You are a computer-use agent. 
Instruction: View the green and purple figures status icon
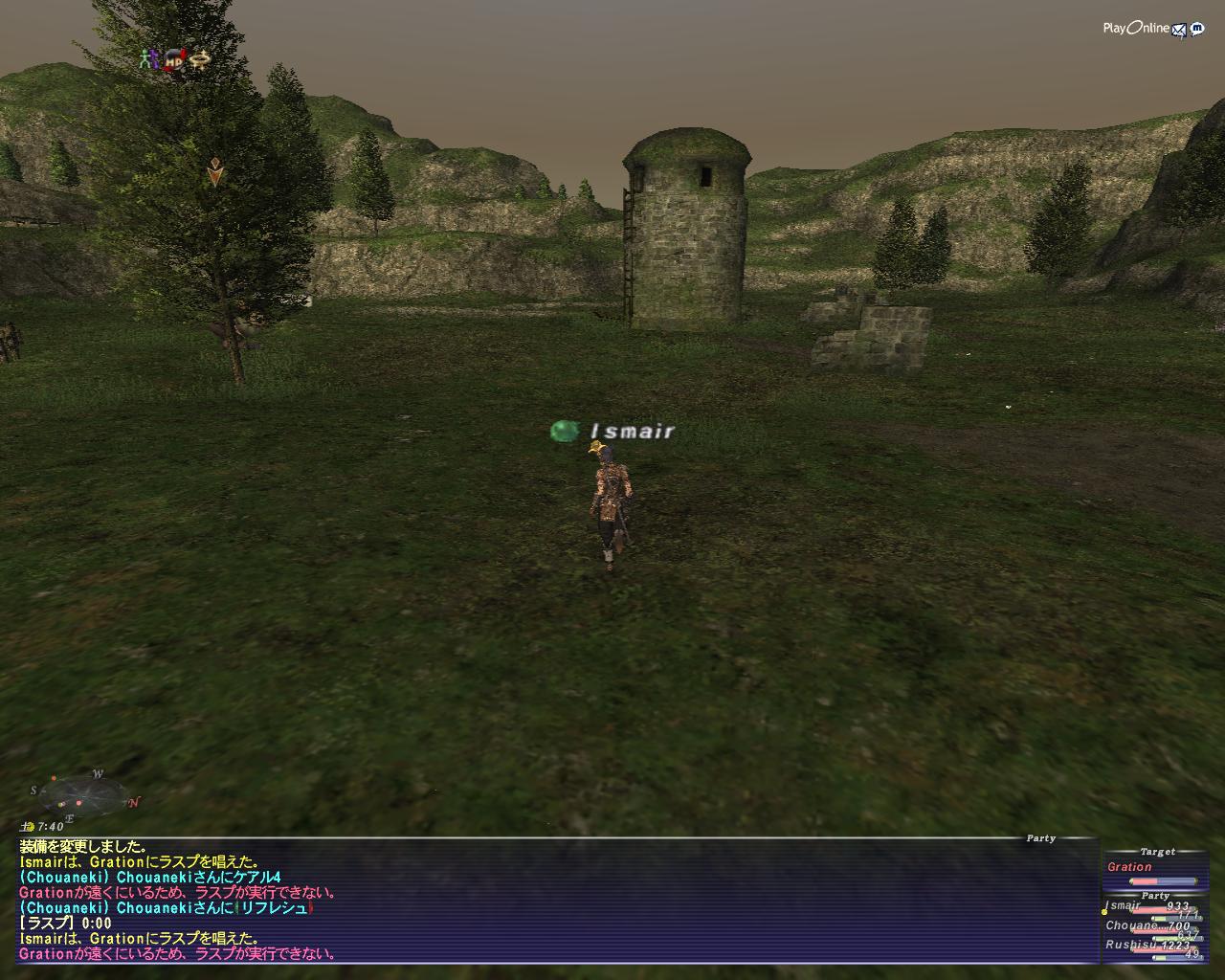[146, 58]
